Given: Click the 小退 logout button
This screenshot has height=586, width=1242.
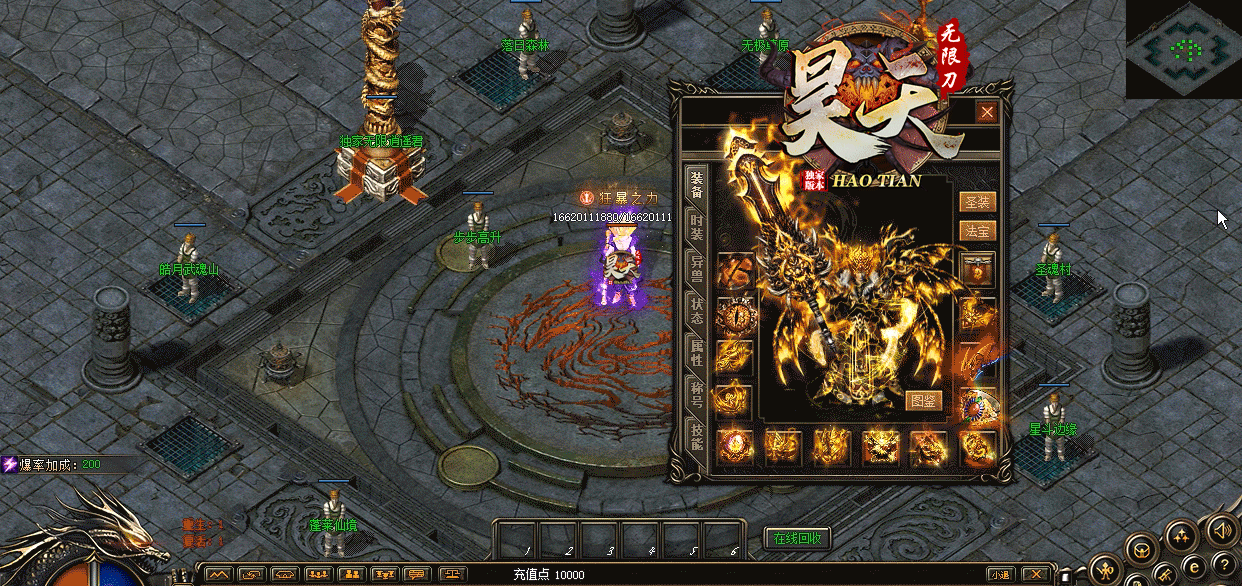Looking at the screenshot, I should coord(999,574).
